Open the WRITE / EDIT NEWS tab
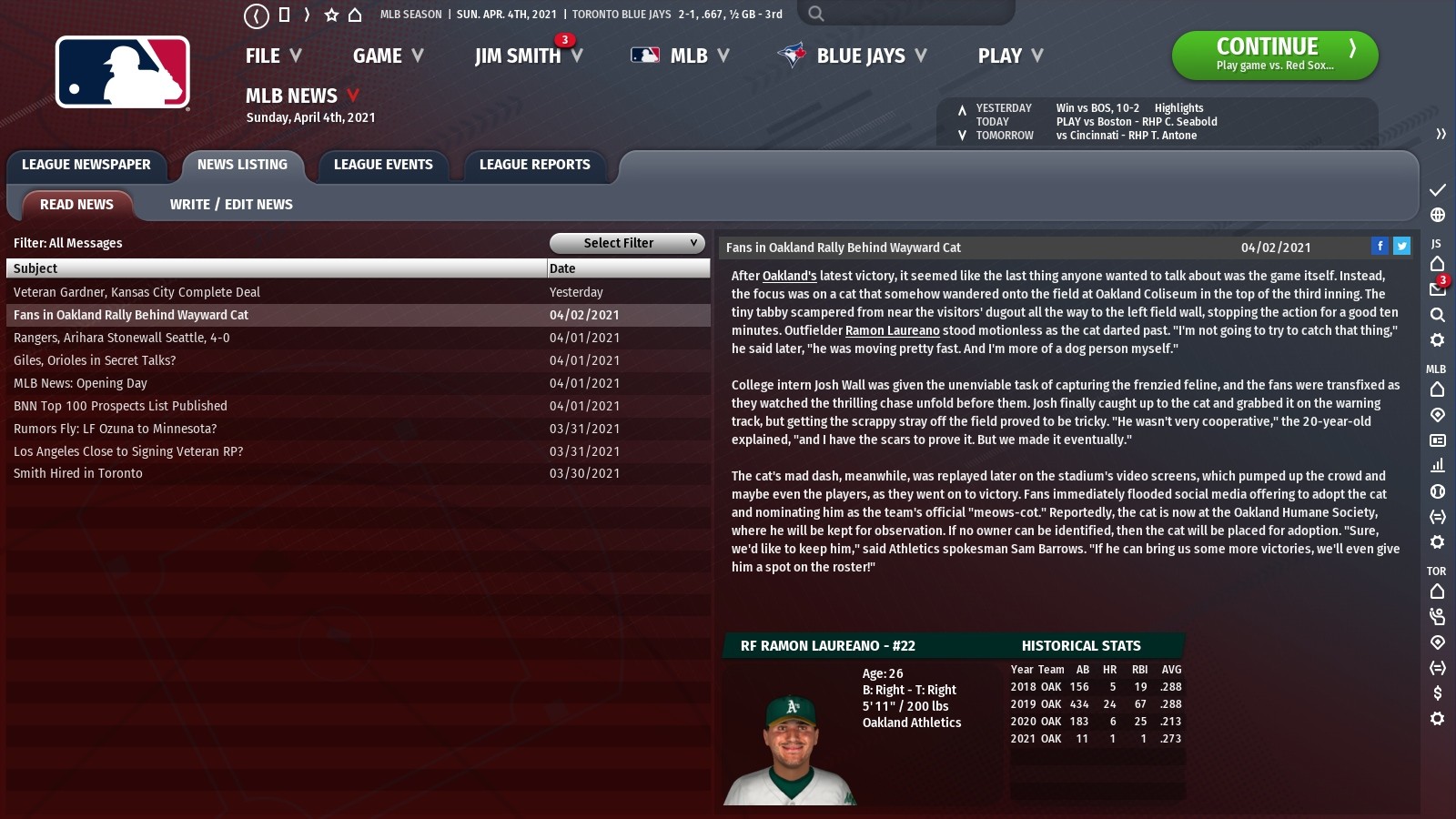Image resolution: width=1456 pixels, height=819 pixels. pyautogui.click(x=230, y=204)
